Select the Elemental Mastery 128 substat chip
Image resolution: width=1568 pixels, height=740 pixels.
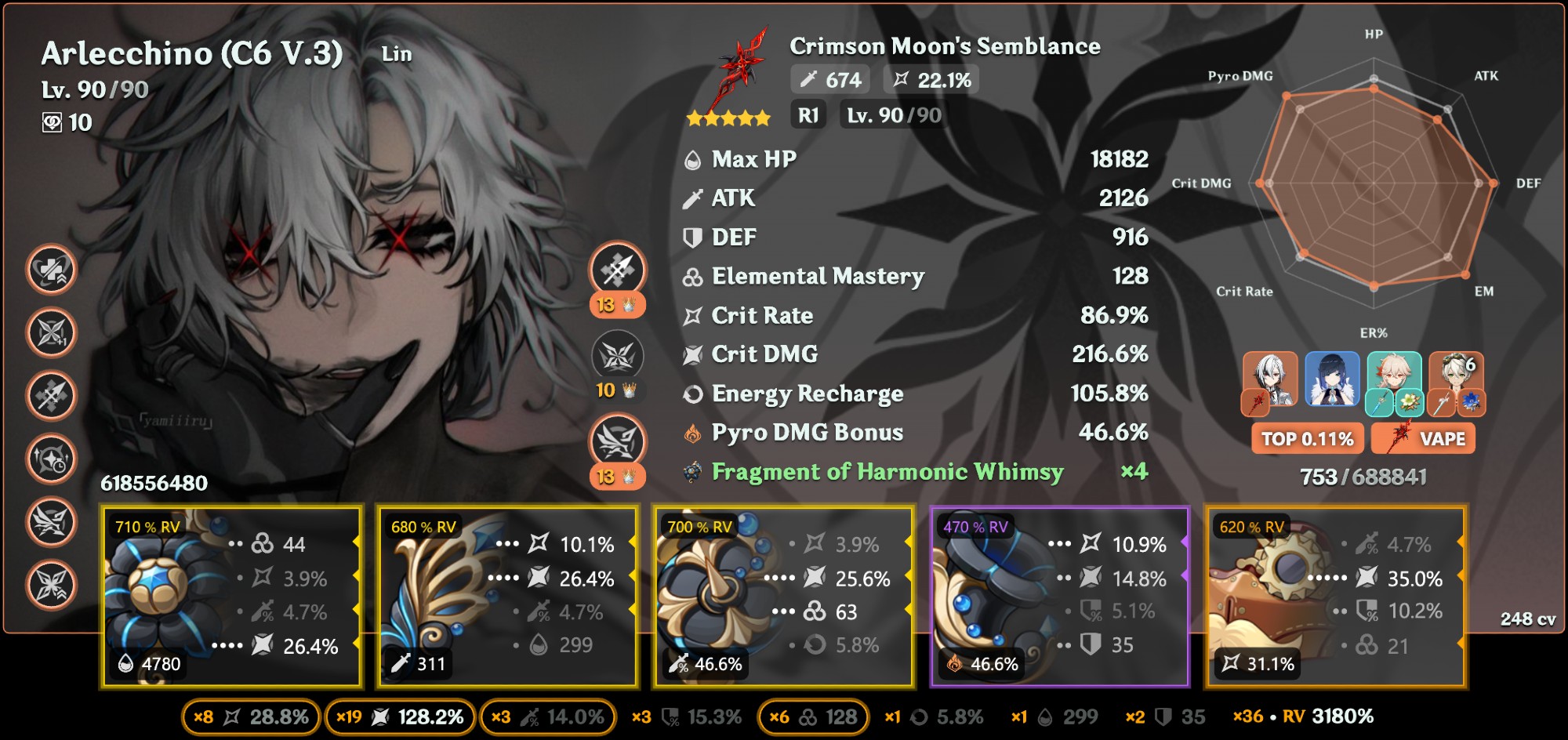[x=813, y=717]
